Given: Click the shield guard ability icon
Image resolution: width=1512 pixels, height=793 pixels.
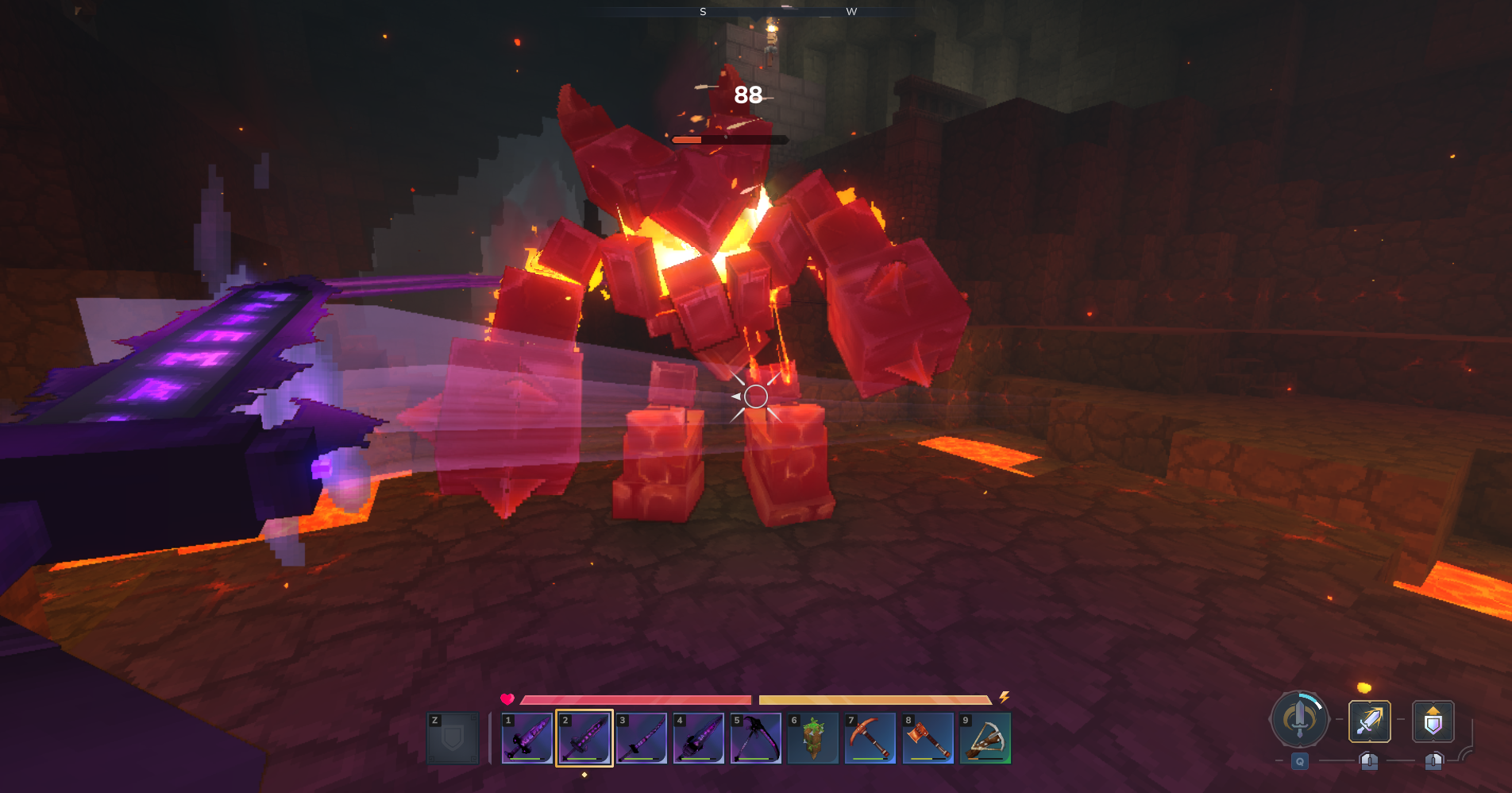Looking at the screenshot, I should tap(1433, 721).
